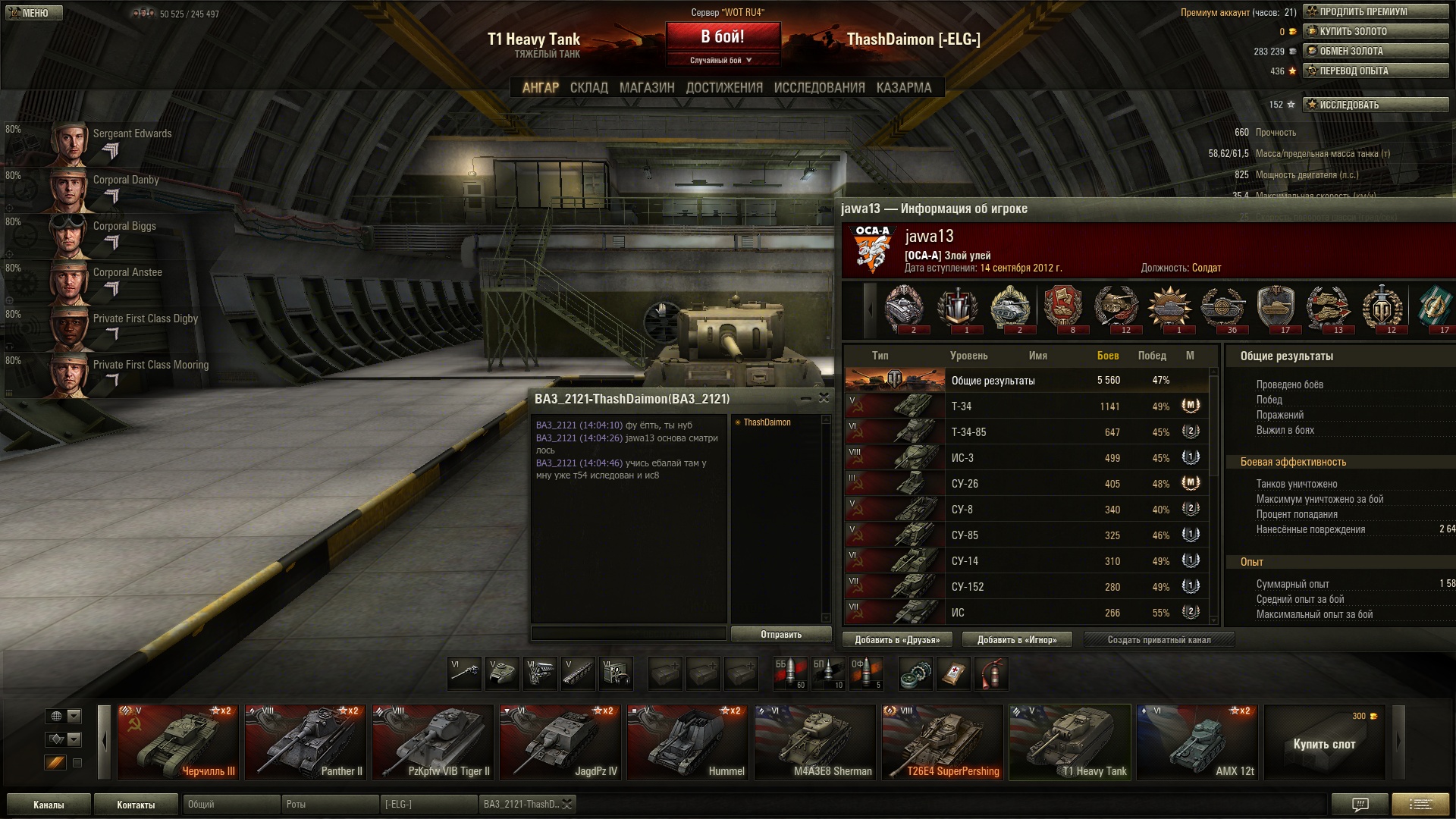Choose the T26E4 SuperPershing tank

coord(942,742)
